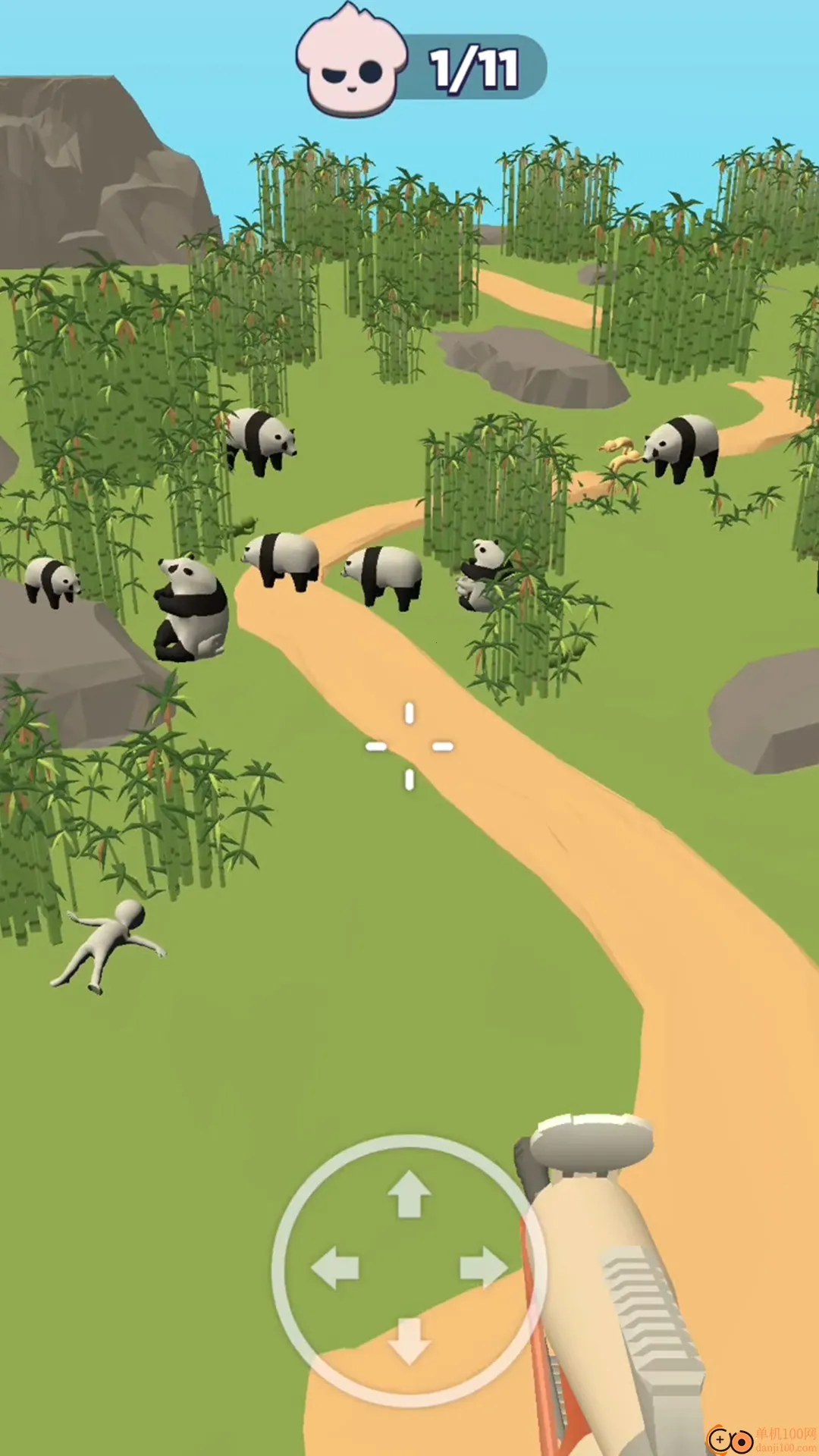The image size is (819, 1456).
Task: Tap the up arrow on the movement pad
Action: [409, 1194]
